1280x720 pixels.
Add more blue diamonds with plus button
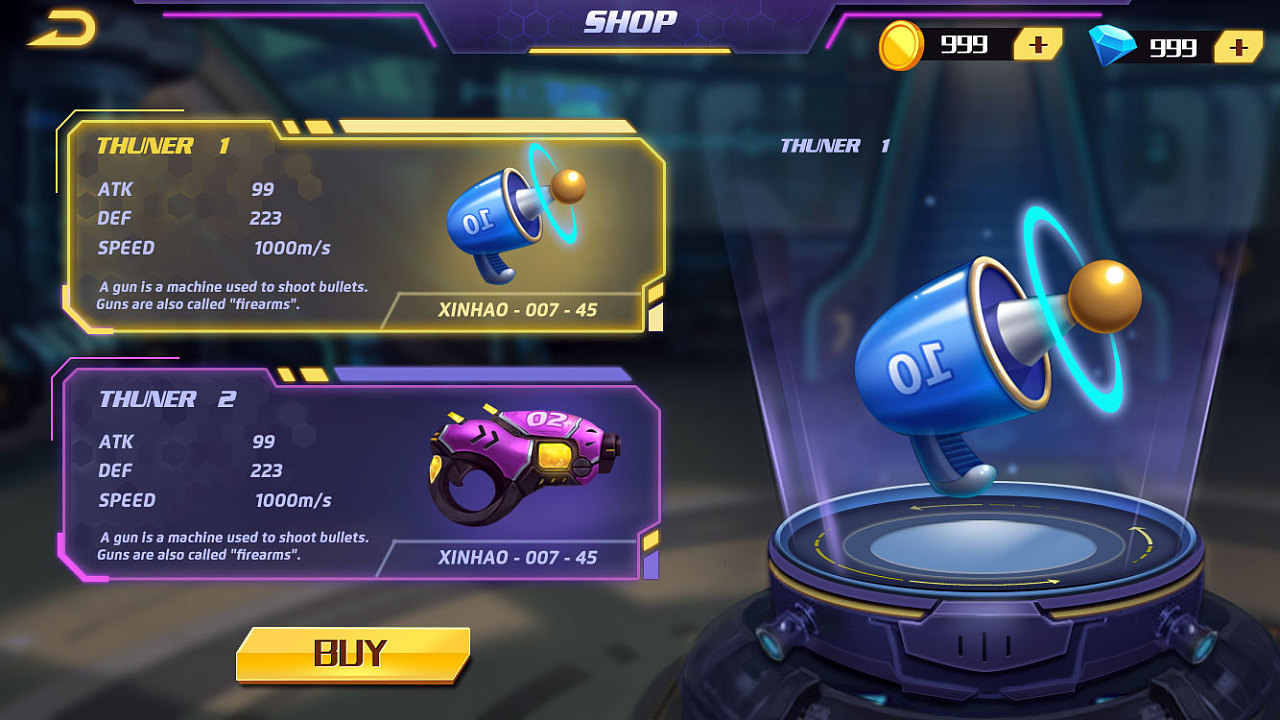pos(1238,46)
